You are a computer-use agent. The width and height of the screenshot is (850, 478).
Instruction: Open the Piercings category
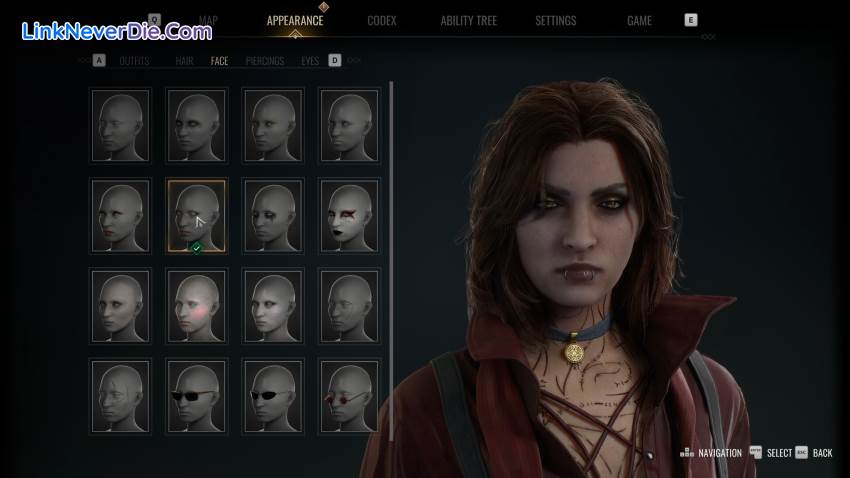tap(265, 61)
